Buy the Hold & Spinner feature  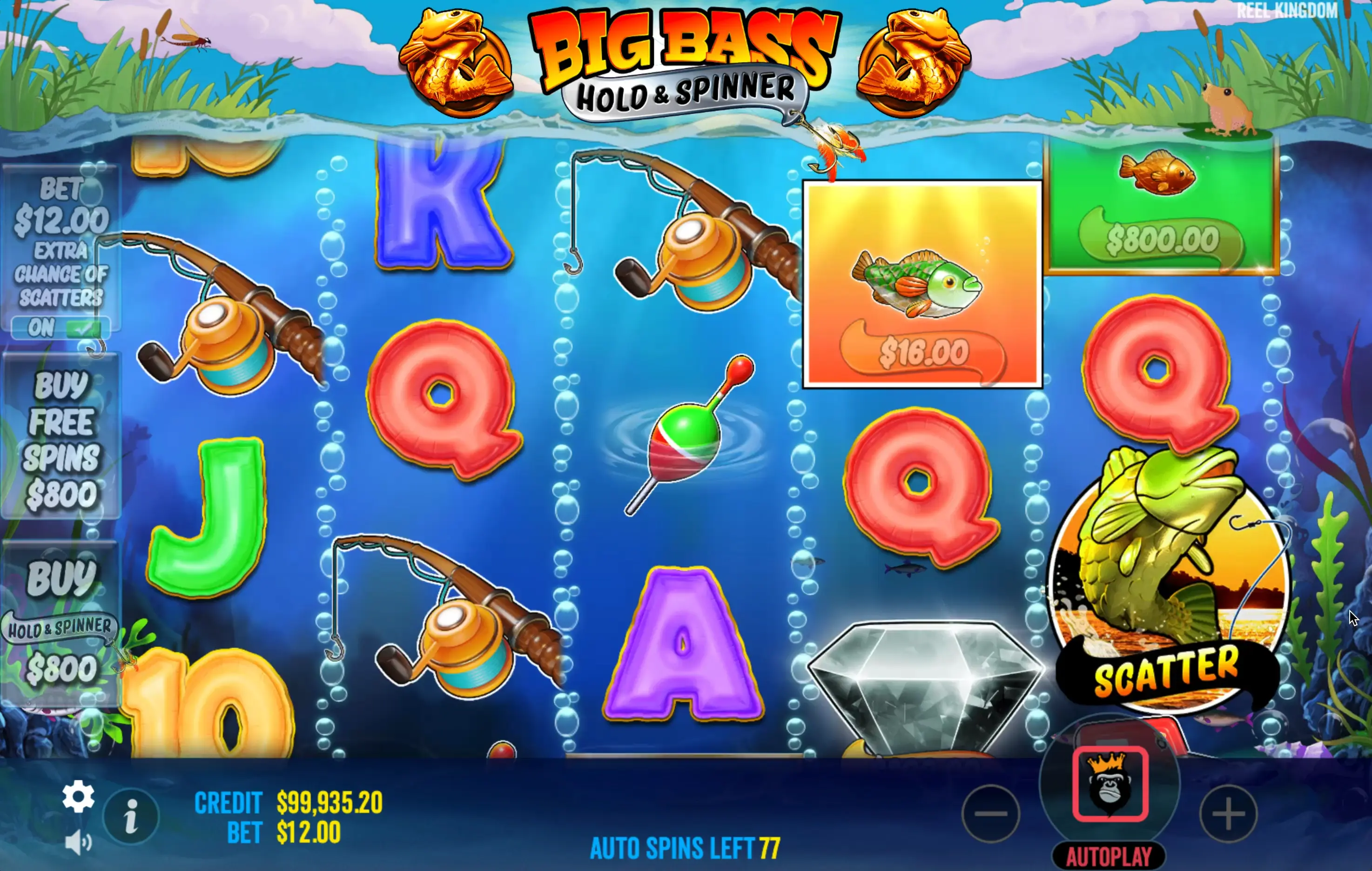pyautogui.click(x=61, y=625)
